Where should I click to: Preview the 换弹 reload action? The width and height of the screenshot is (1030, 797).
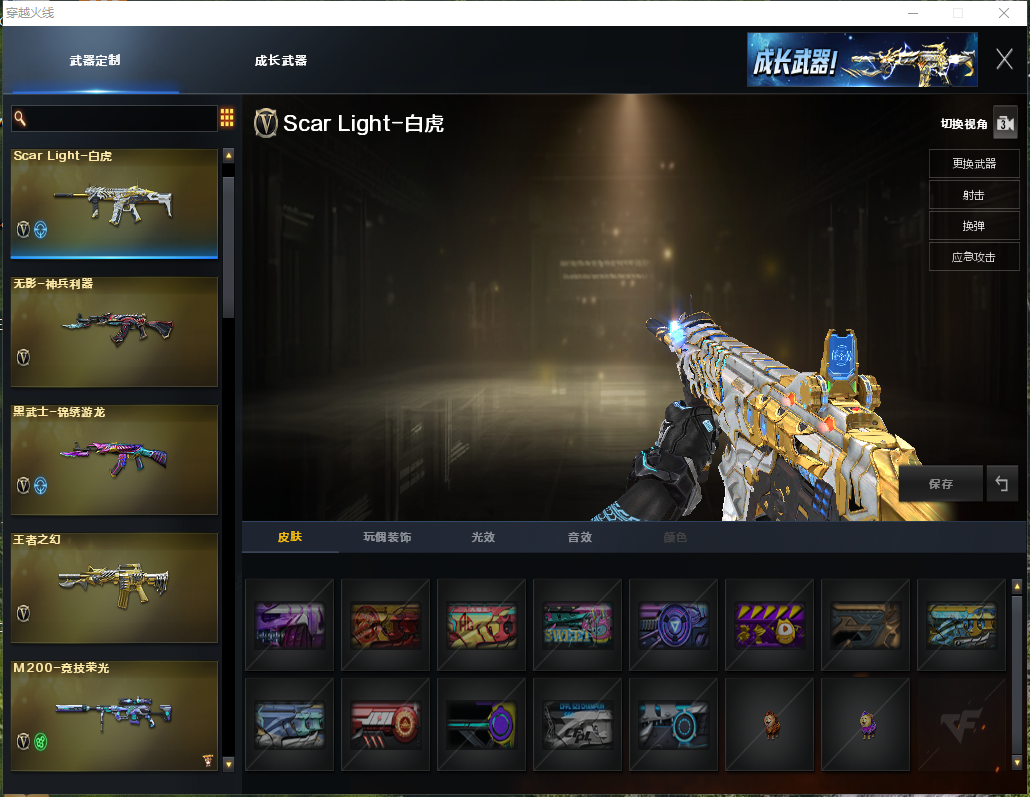coord(973,226)
